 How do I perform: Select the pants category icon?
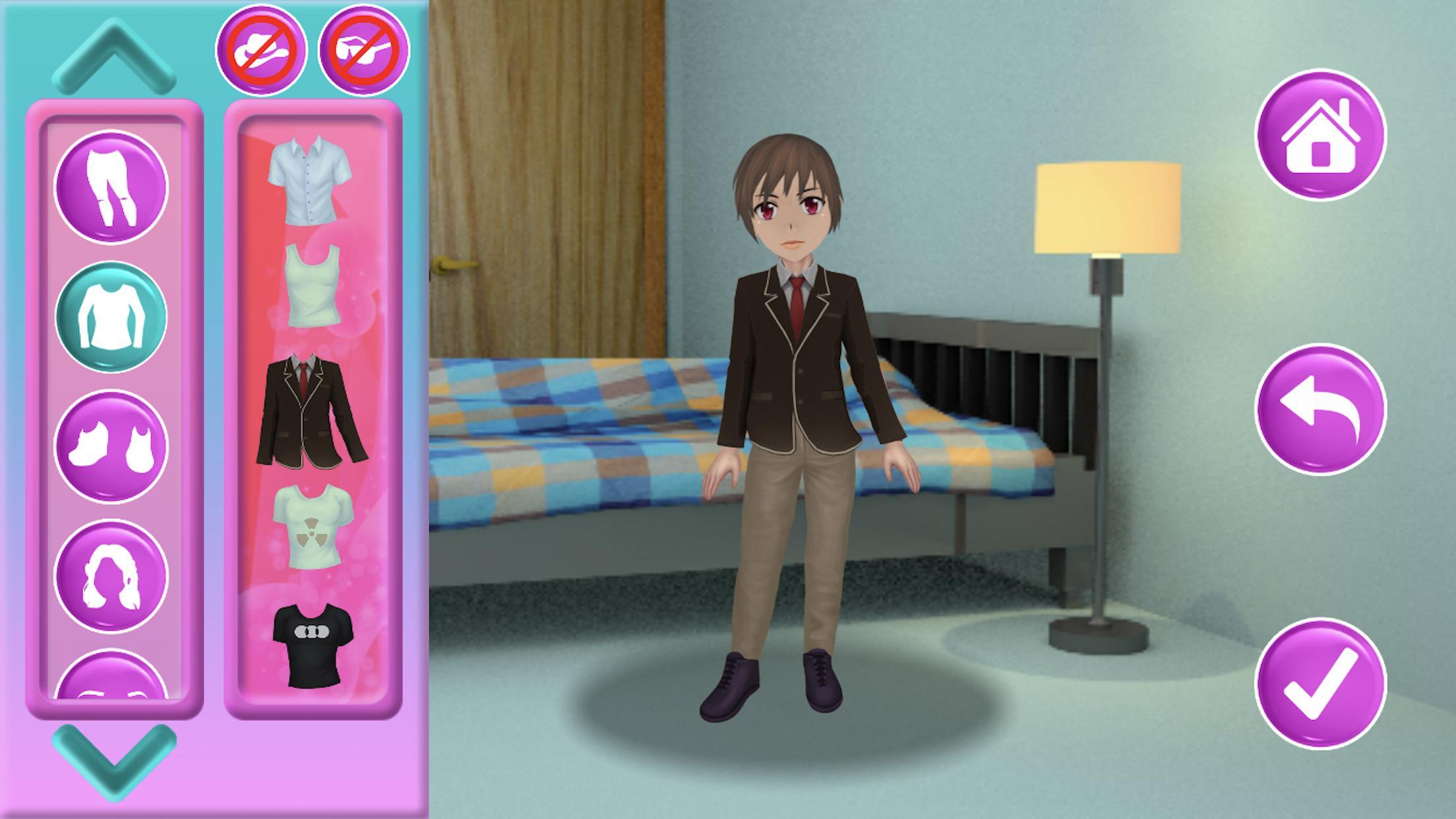click(112, 191)
